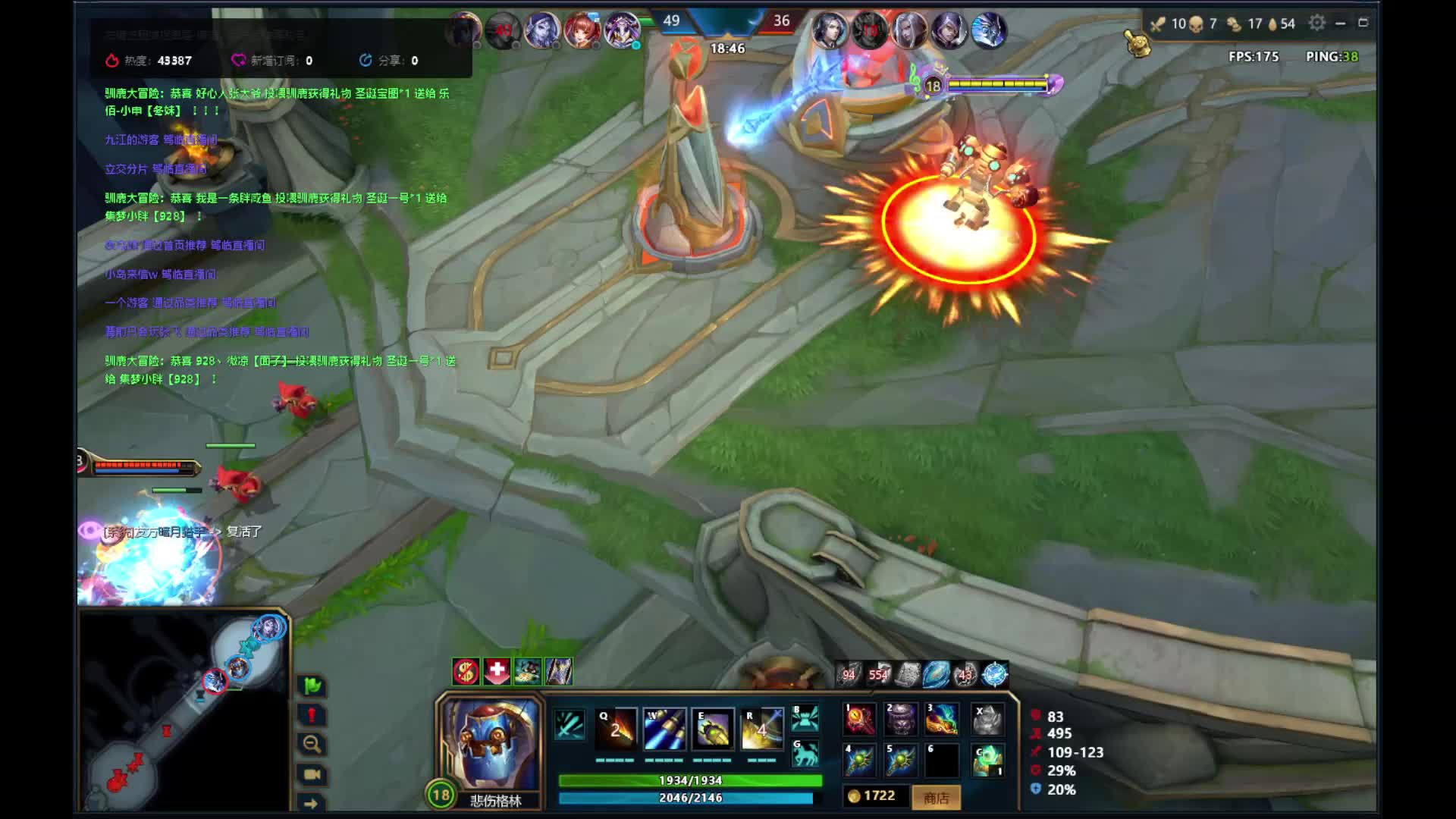Image resolution: width=1456 pixels, height=819 pixels.
Task: Trigger the R ultimate ability
Action: pyautogui.click(x=761, y=729)
